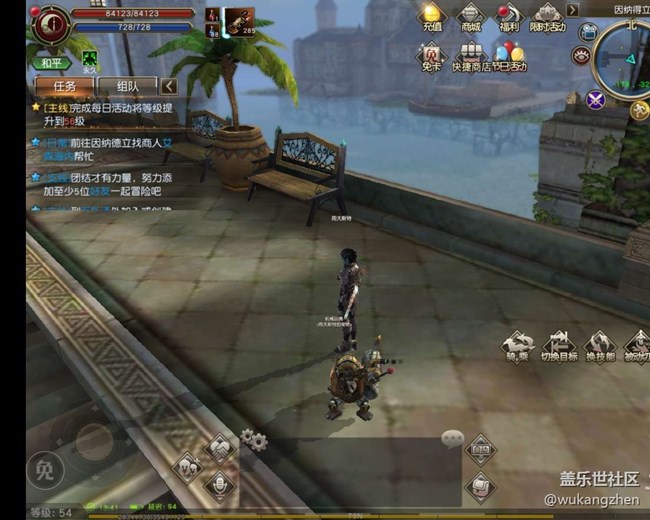This screenshot has height=520, width=650.
Task: Click the camera icon beside the minimap
Action: (x=587, y=32)
